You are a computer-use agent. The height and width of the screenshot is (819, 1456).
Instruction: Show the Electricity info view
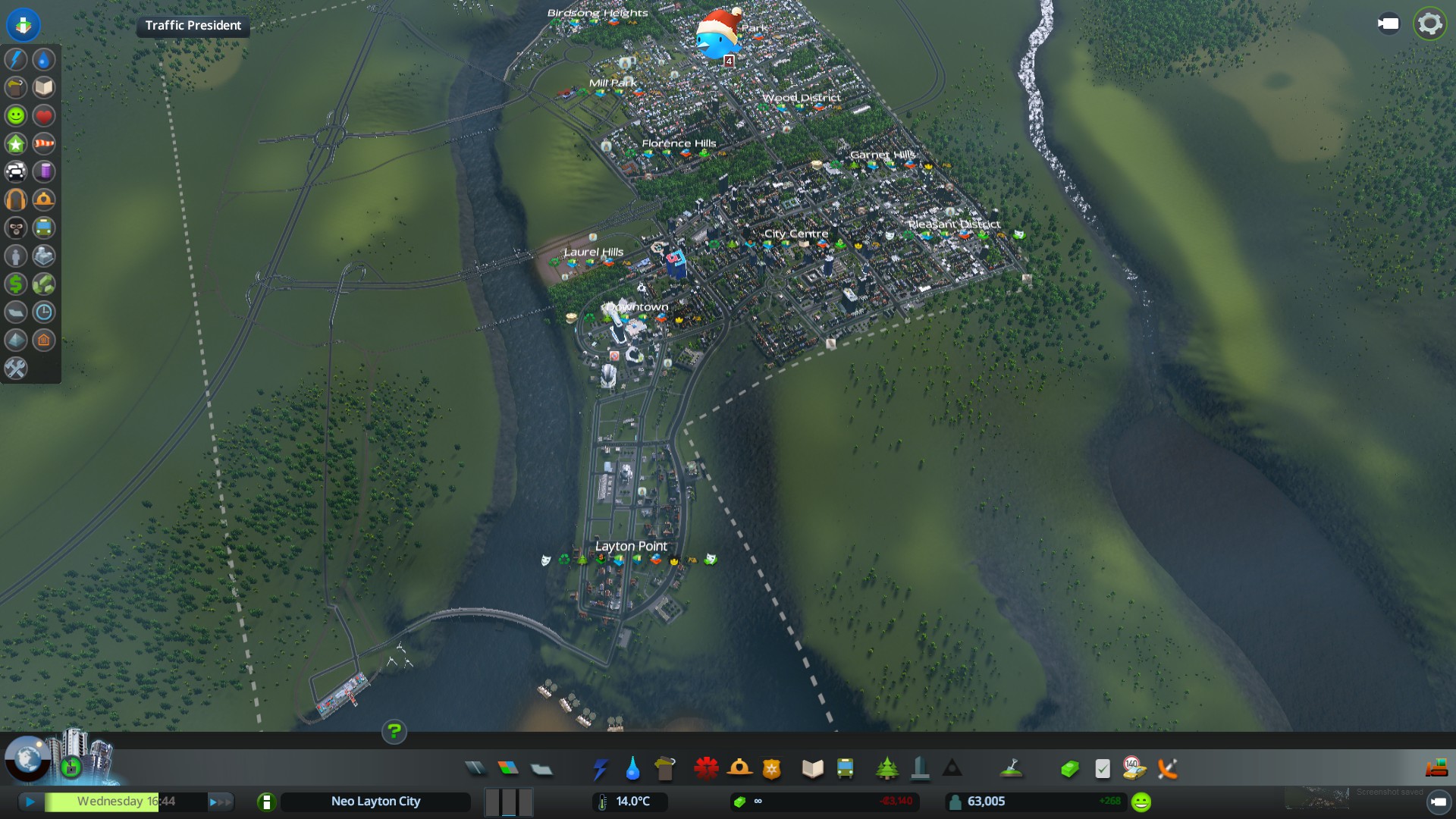click(x=16, y=59)
